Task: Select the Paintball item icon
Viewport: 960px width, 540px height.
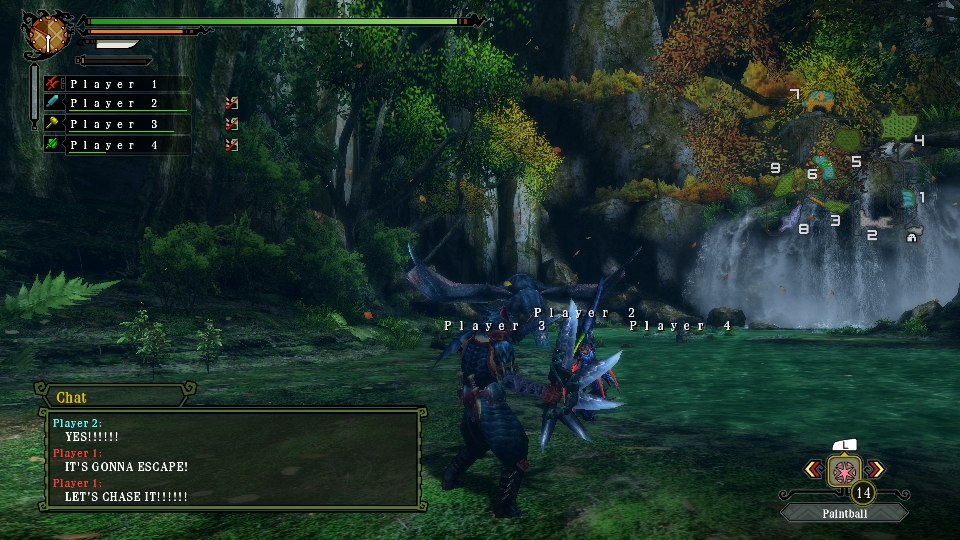Action: [x=845, y=468]
